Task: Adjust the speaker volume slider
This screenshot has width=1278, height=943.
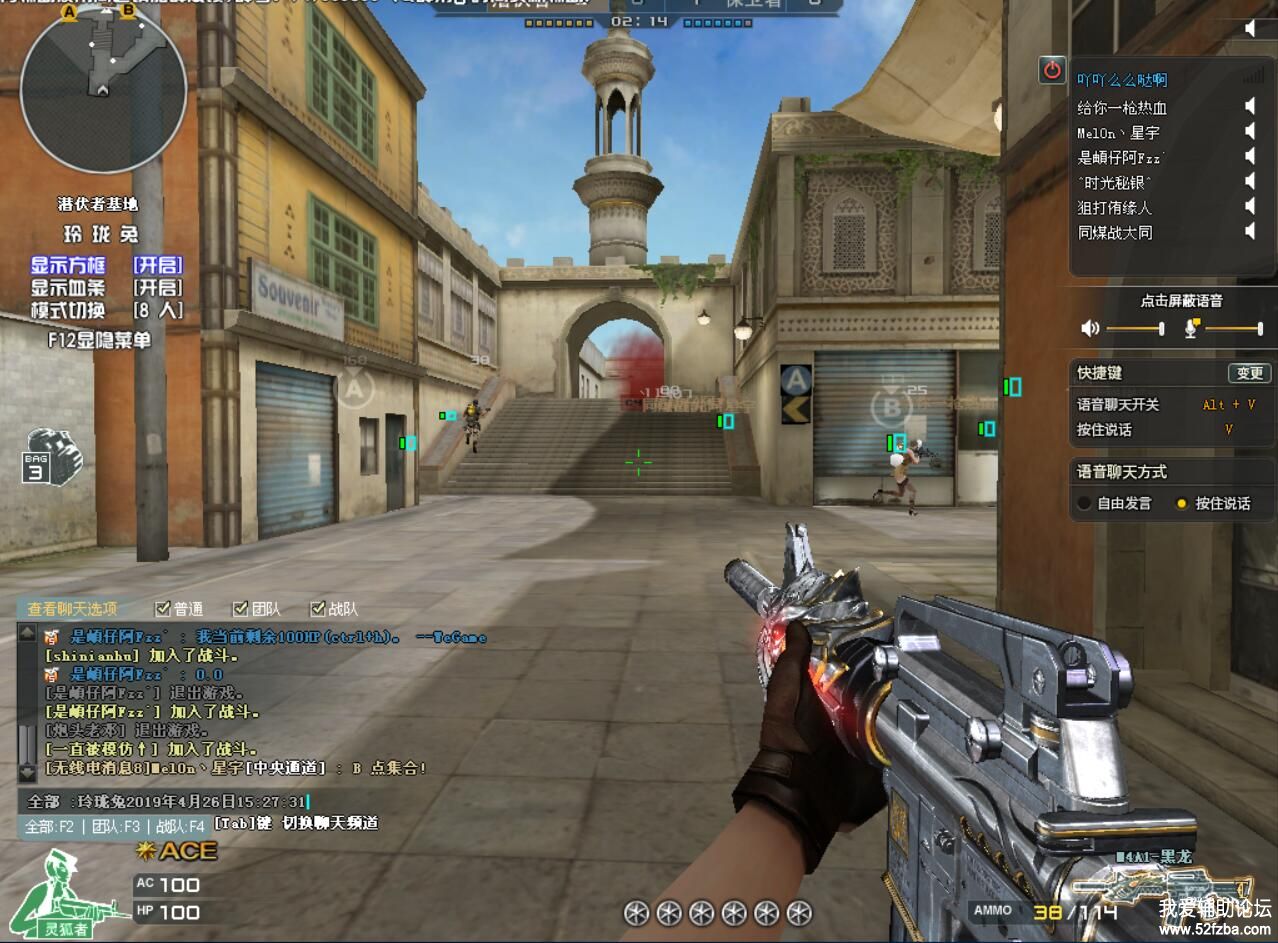Action: pos(1134,328)
